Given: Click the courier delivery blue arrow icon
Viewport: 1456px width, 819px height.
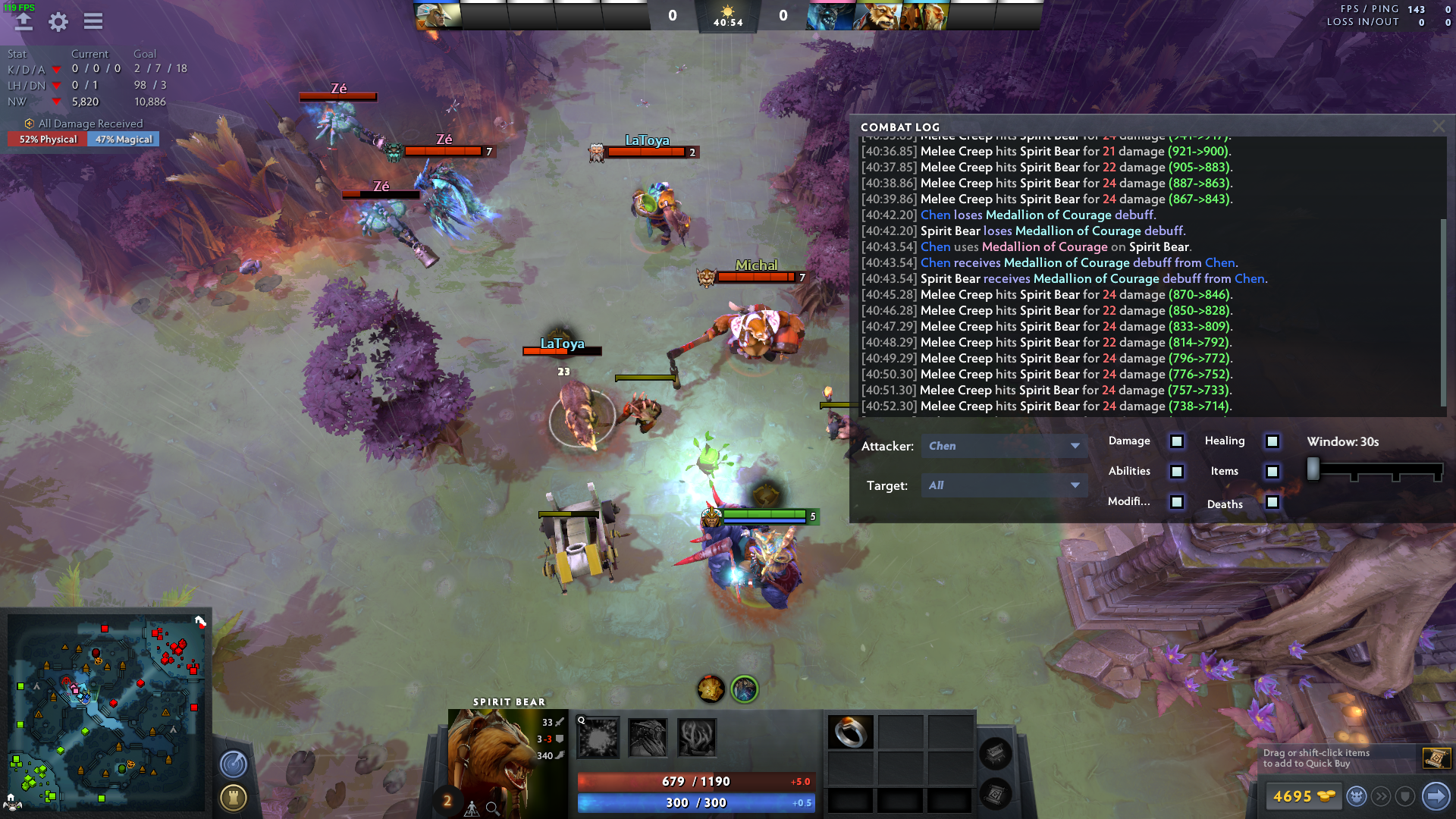Looking at the screenshot, I should click(1436, 796).
